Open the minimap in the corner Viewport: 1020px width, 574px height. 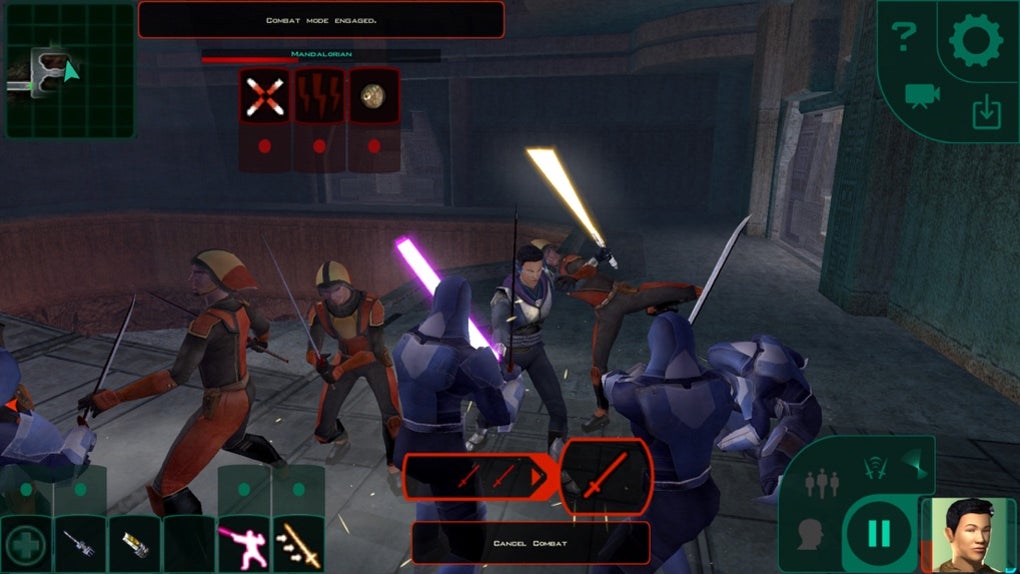(x=69, y=71)
